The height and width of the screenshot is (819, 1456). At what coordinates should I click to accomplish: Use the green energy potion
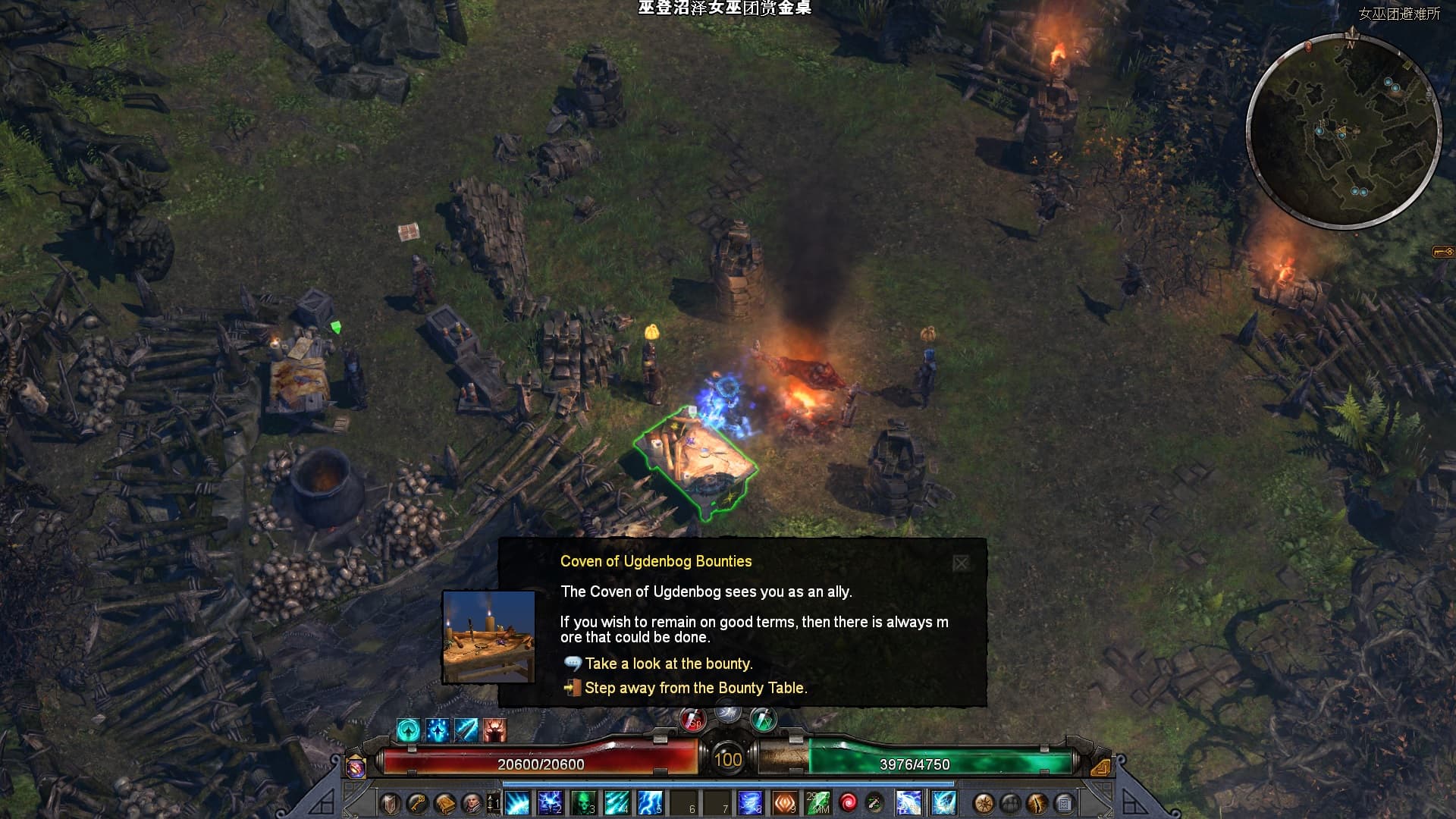(763, 719)
